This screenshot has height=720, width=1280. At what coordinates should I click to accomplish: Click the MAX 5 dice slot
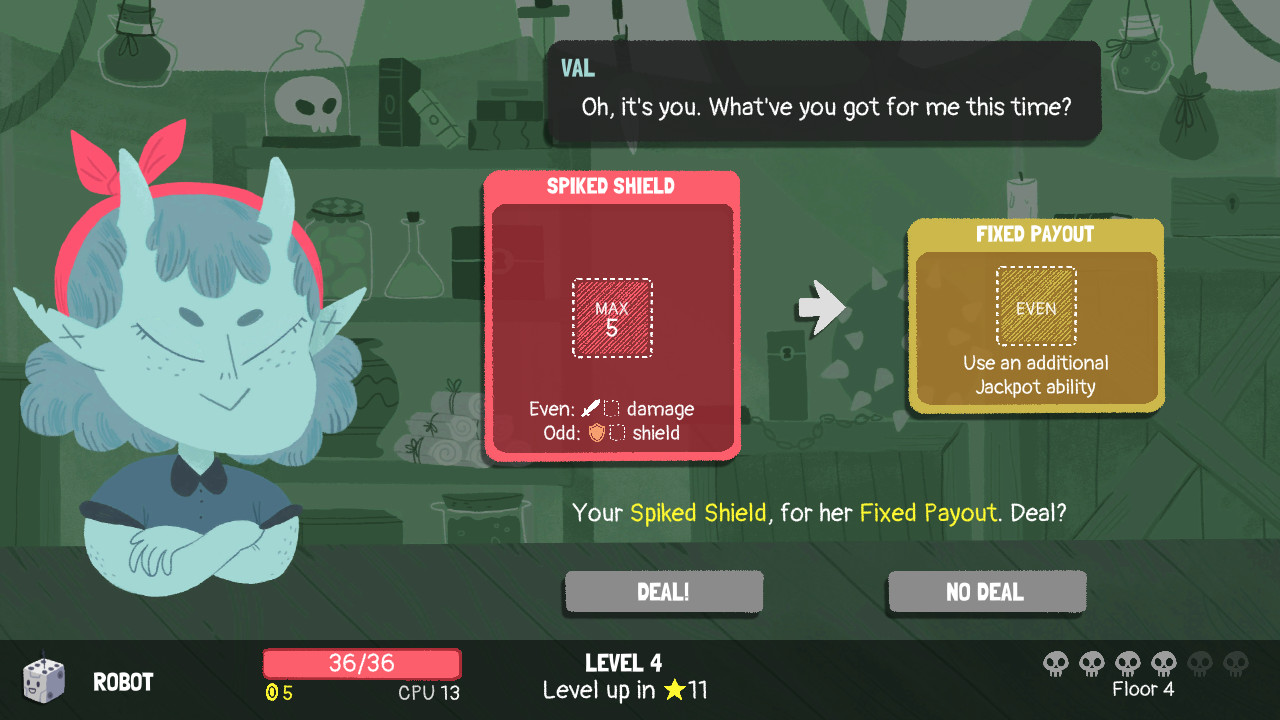pos(612,320)
